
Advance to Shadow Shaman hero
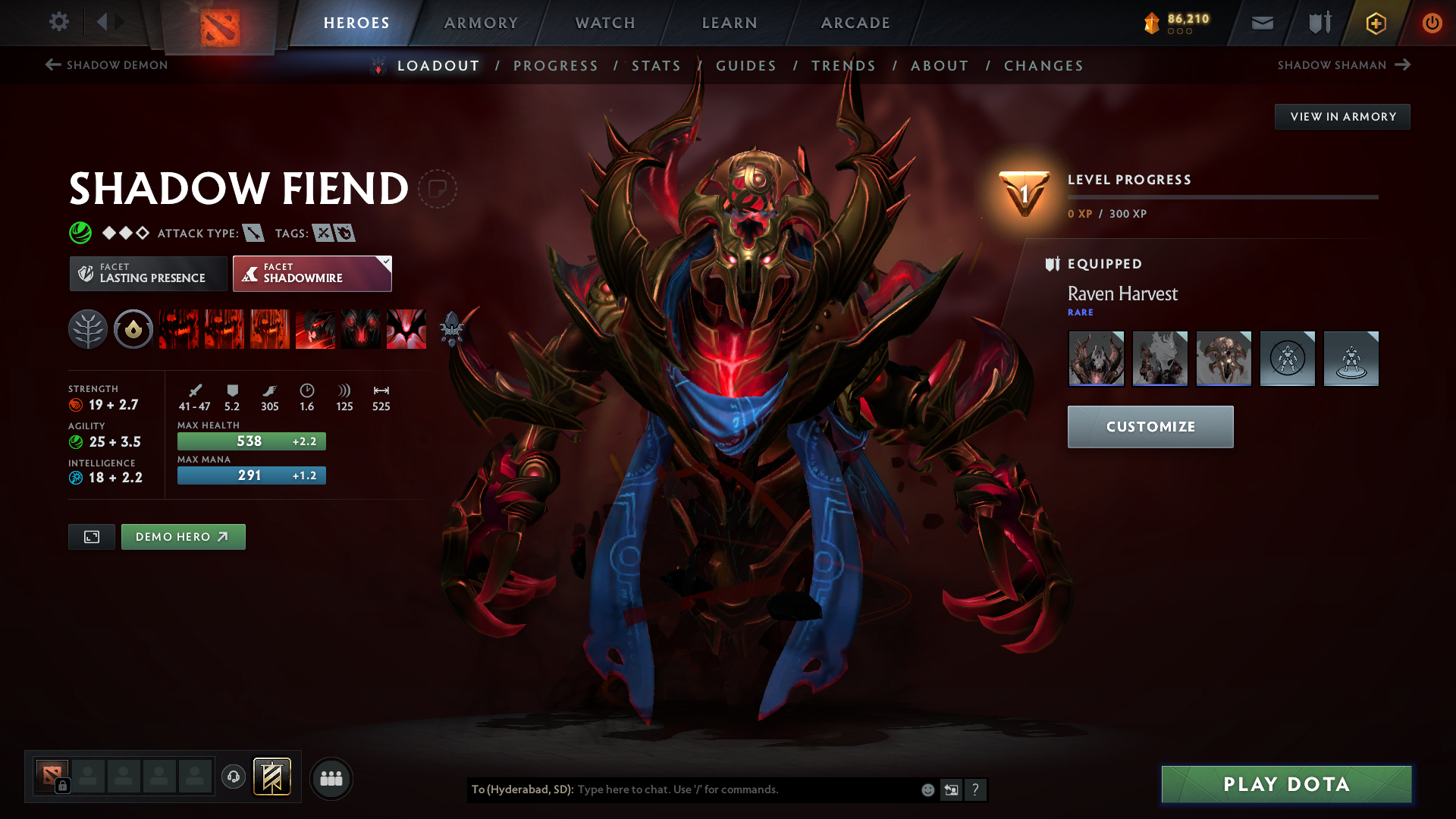(1342, 65)
